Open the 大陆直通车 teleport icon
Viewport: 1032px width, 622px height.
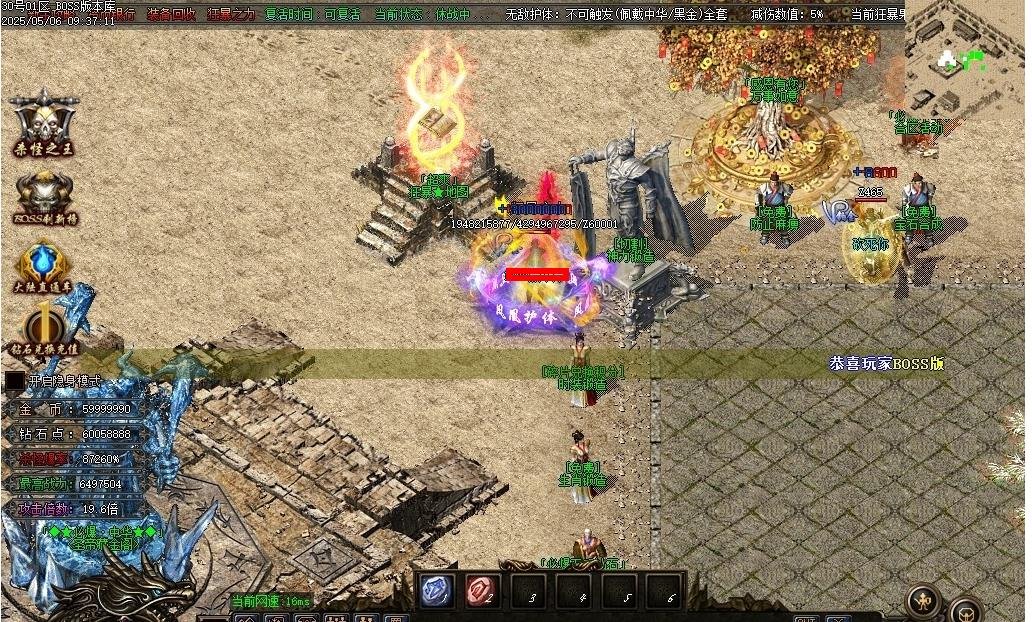point(44,267)
